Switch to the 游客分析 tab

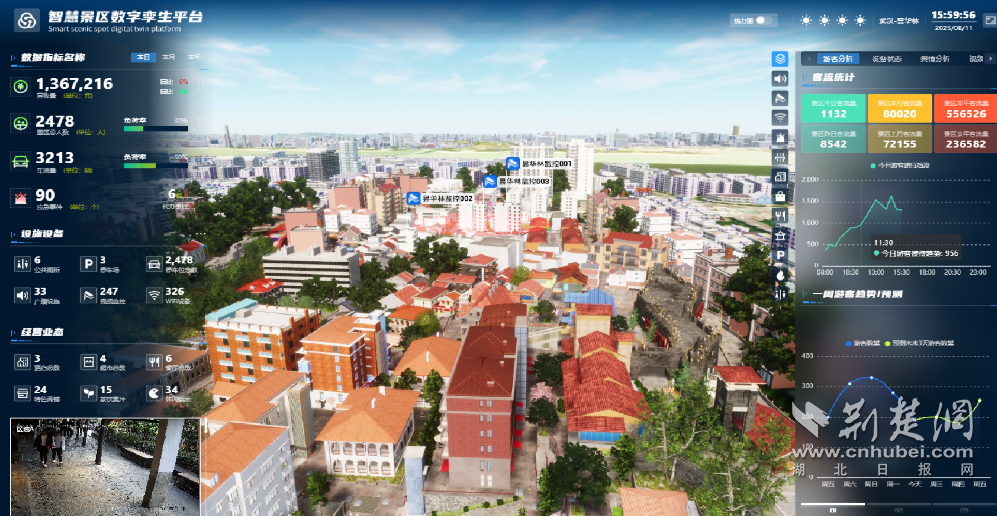[x=837, y=59]
